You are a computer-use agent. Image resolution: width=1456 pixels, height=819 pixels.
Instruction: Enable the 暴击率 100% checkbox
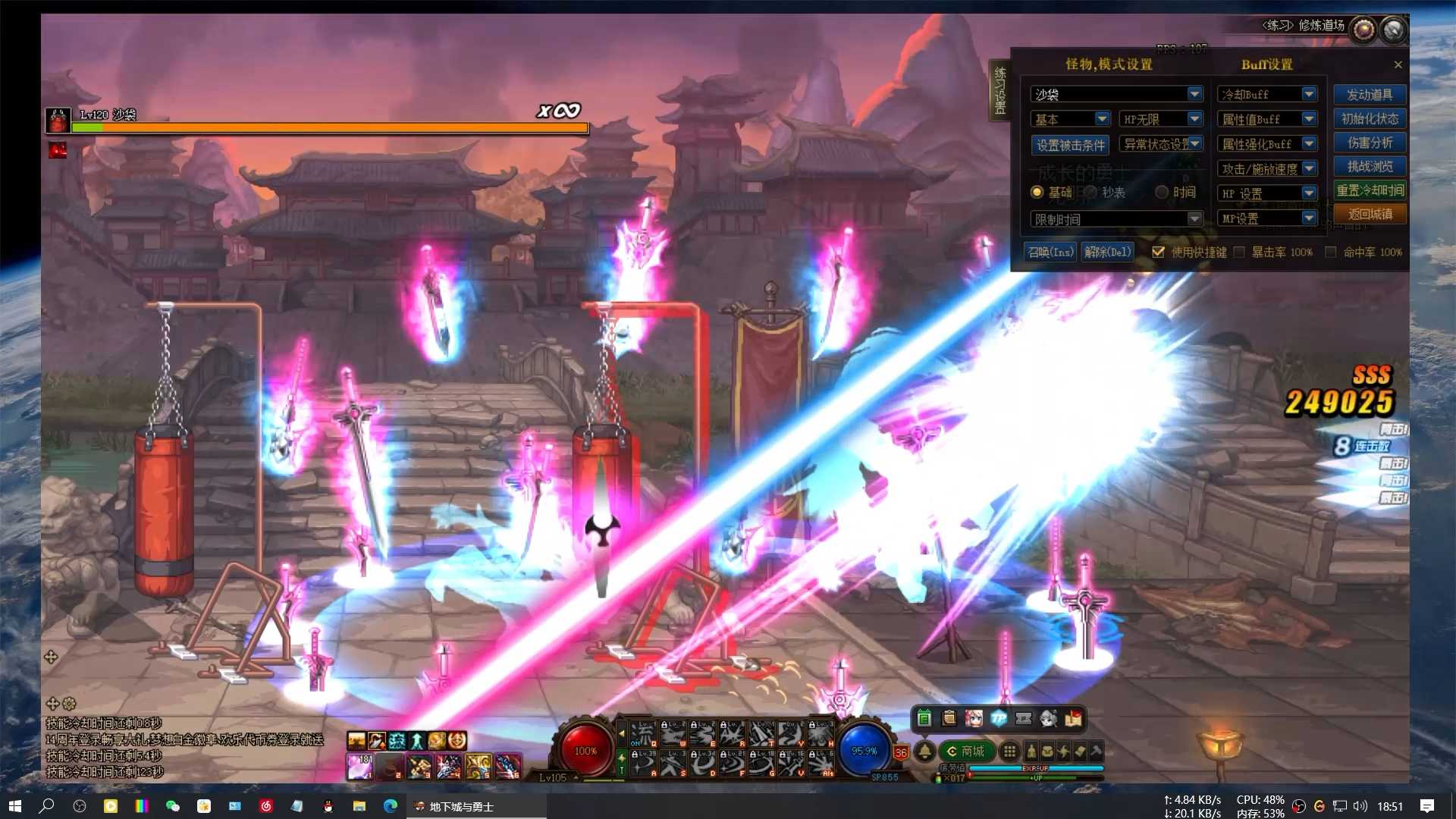click(x=1239, y=252)
